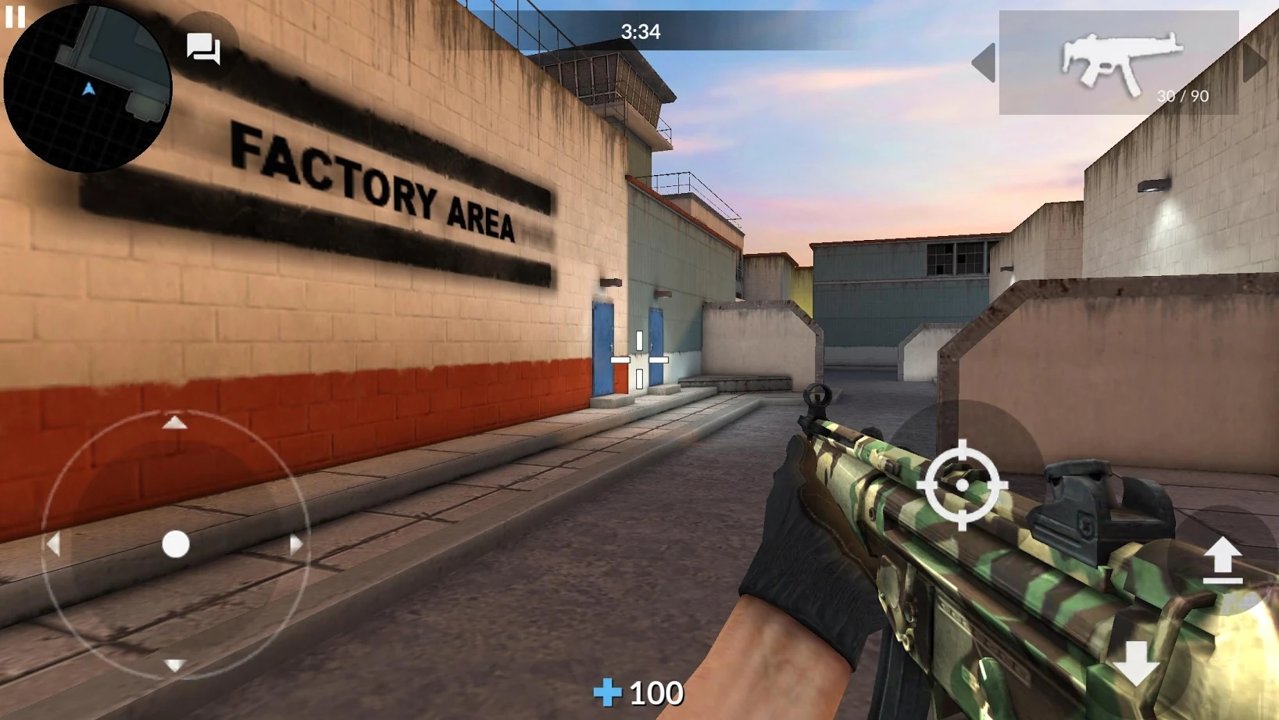Viewport: 1279px width, 720px height.
Task: Switch to the next weapon arrow
Action: tap(1254, 63)
